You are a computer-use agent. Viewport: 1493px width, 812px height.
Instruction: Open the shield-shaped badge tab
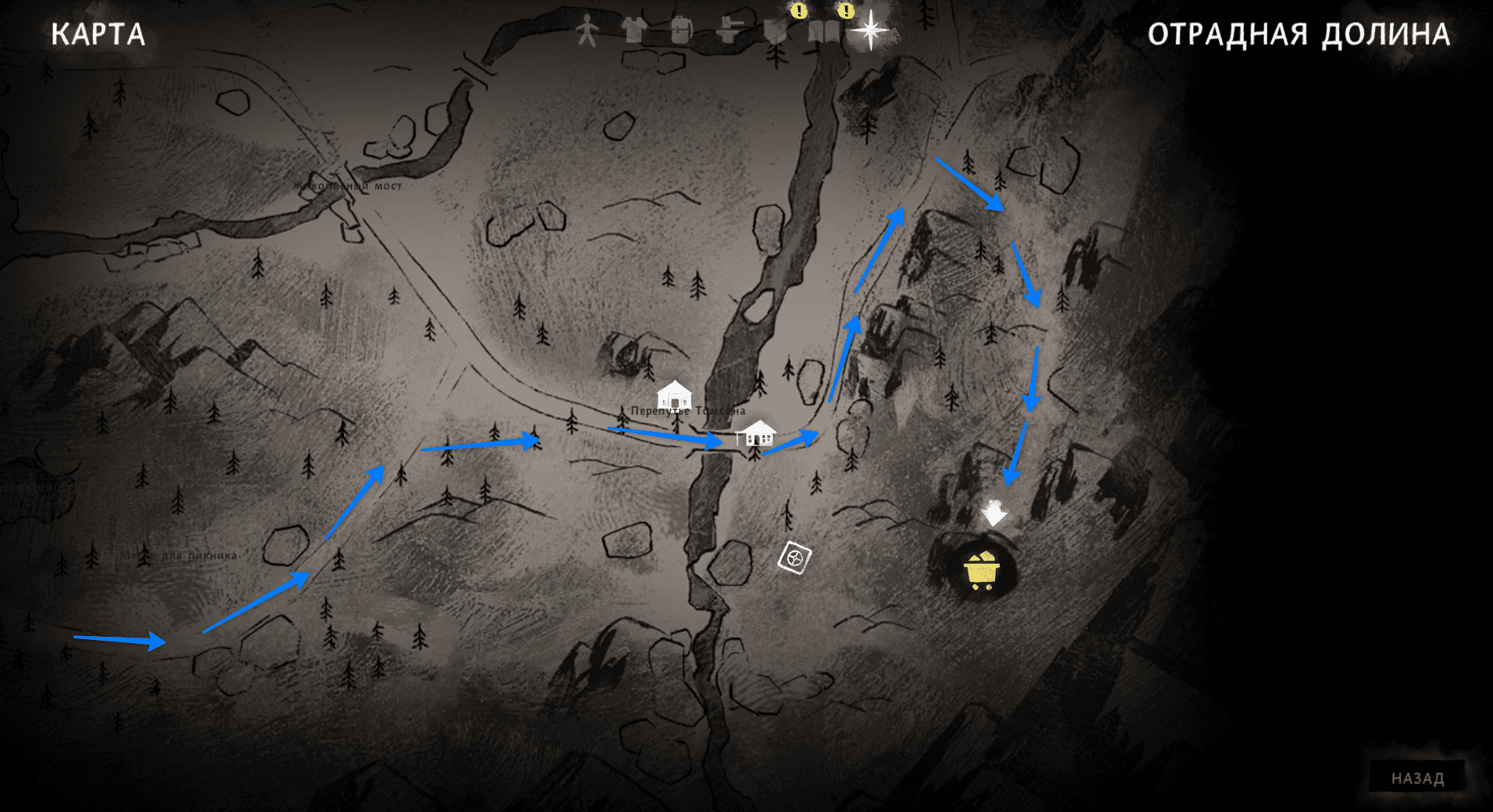pyautogui.click(x=775, y=31)
